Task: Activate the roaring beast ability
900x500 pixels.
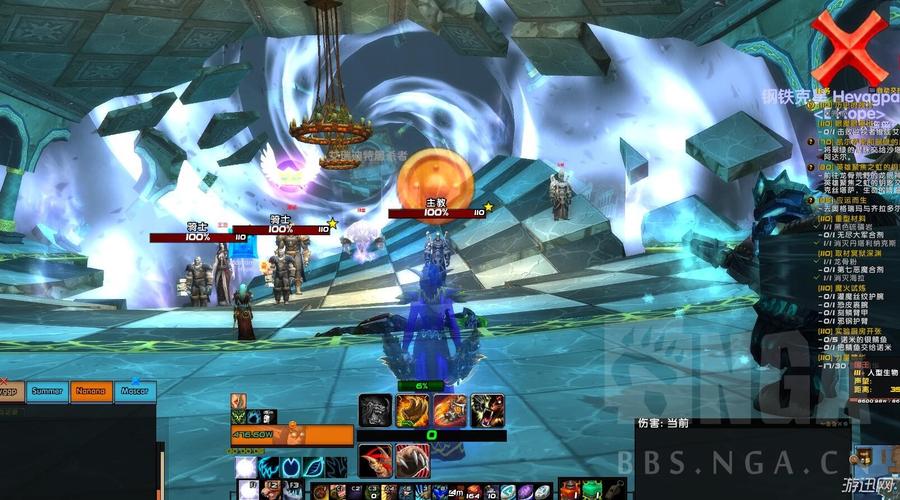Action: [x=487, y=409]
